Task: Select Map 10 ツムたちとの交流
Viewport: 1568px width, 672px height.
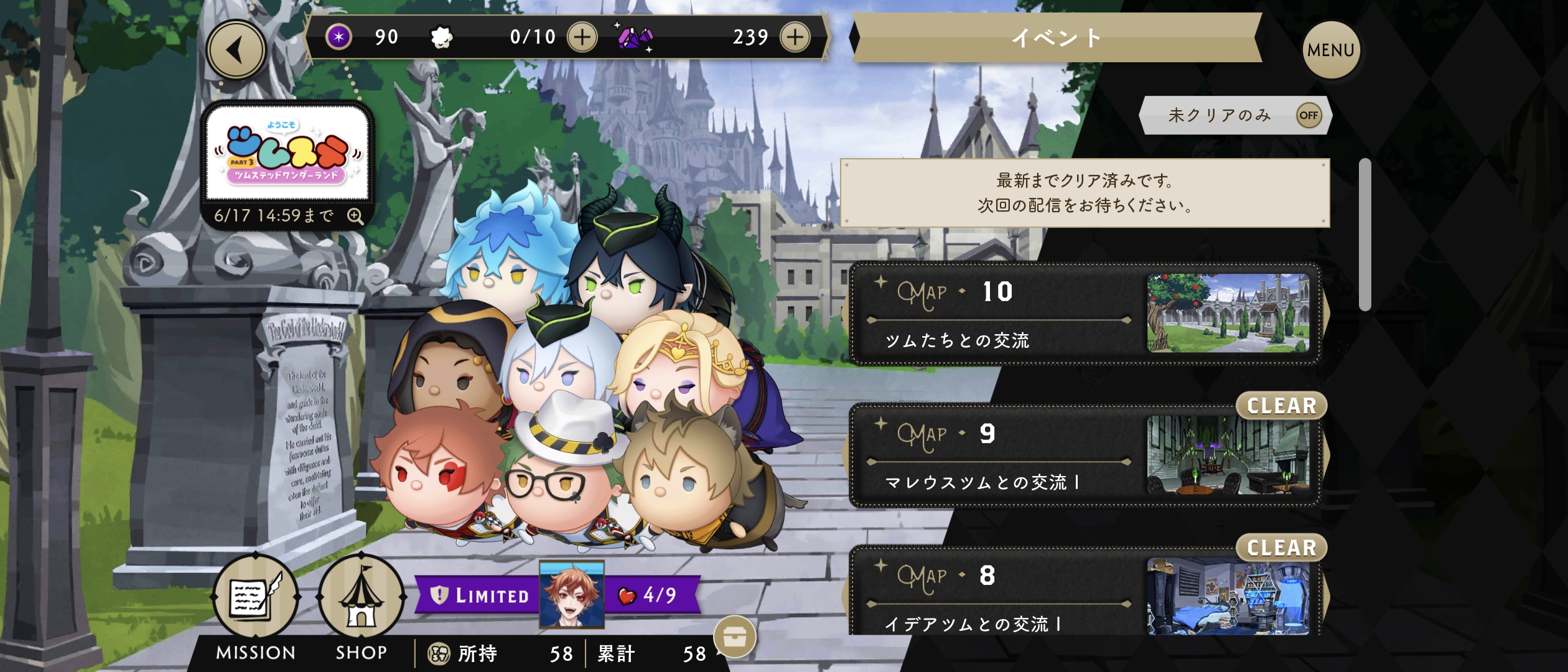Action: click(x=1085, y=314)
